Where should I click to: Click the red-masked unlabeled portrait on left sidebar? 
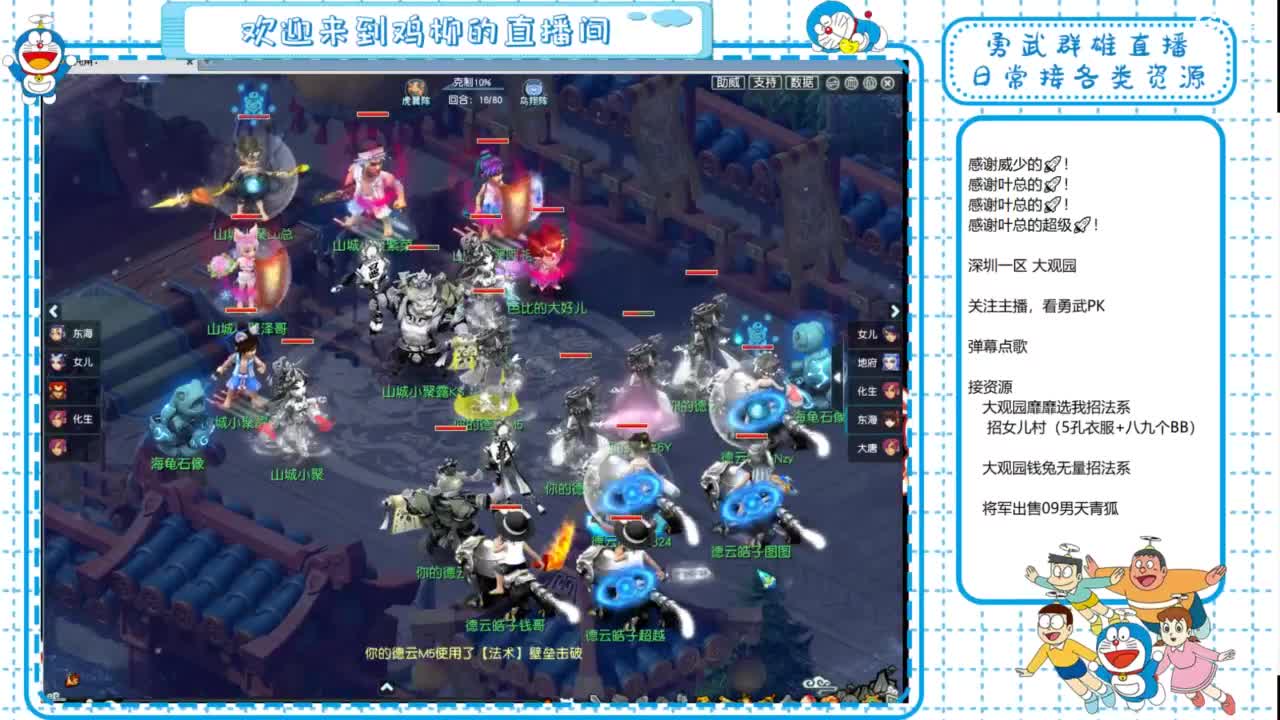(x=57, y=390)
